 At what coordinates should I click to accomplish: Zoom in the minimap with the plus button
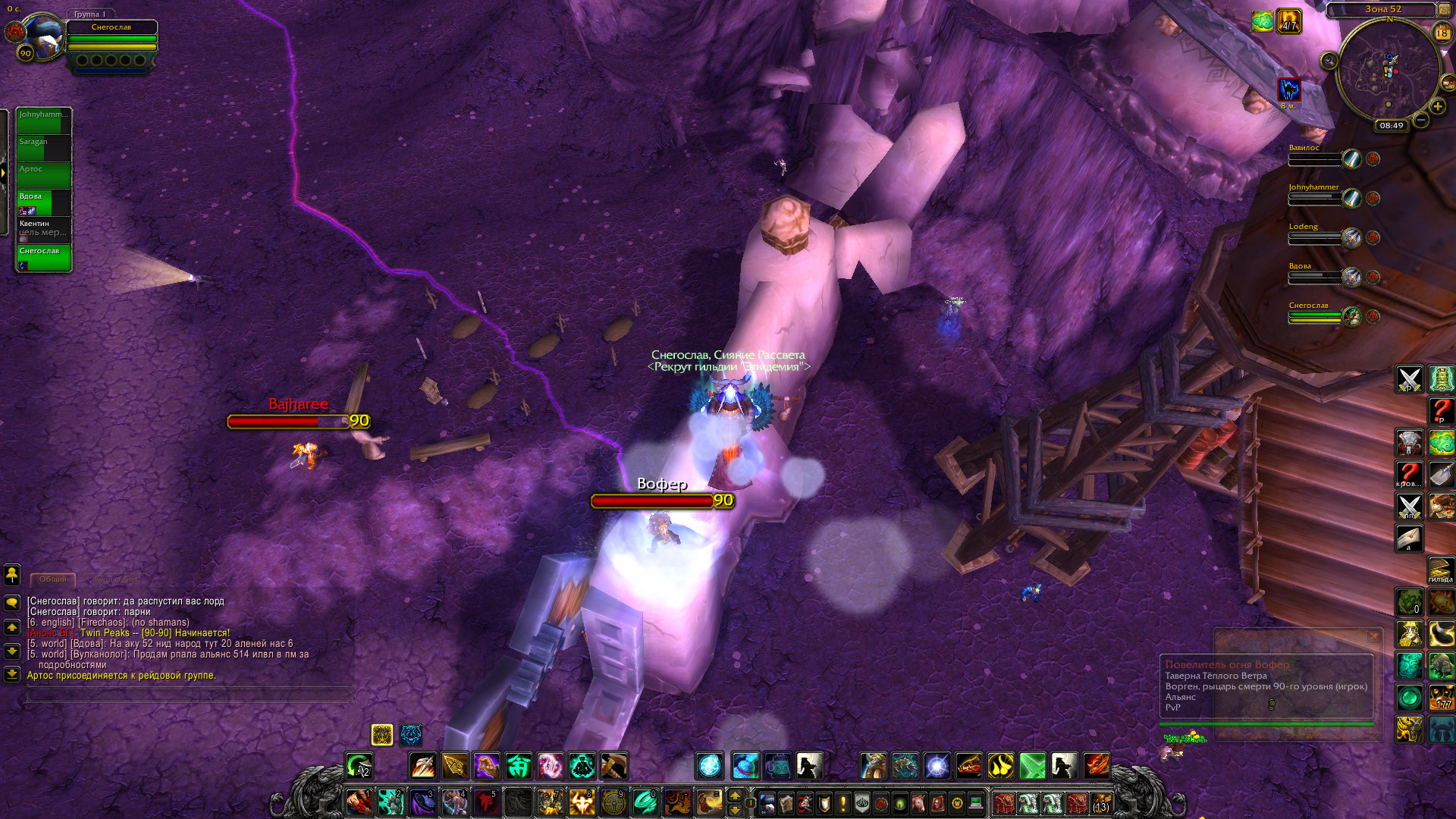click(1437, 107)
